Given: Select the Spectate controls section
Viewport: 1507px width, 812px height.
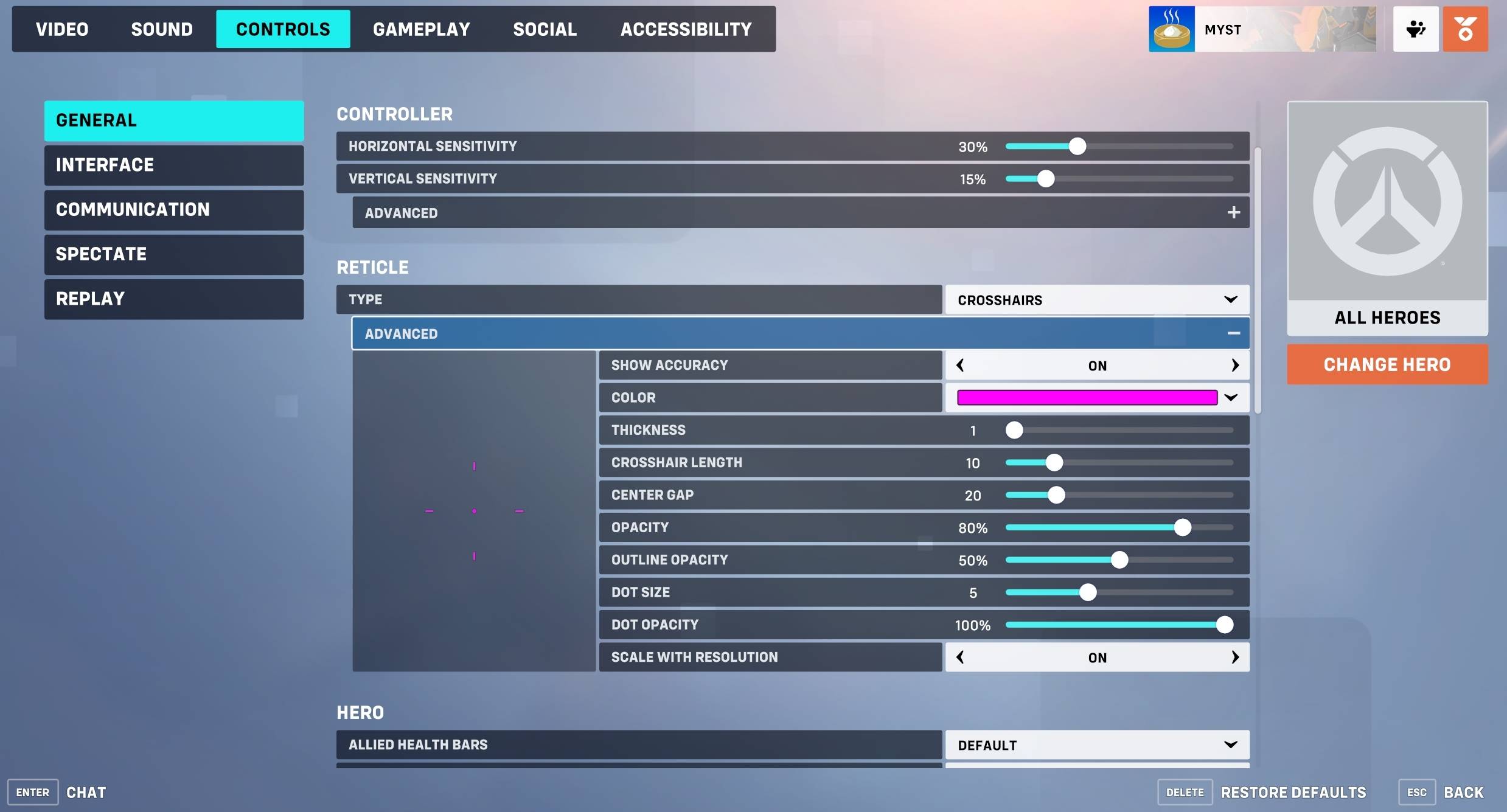Looking at the screenshot, I should point(174,254).
